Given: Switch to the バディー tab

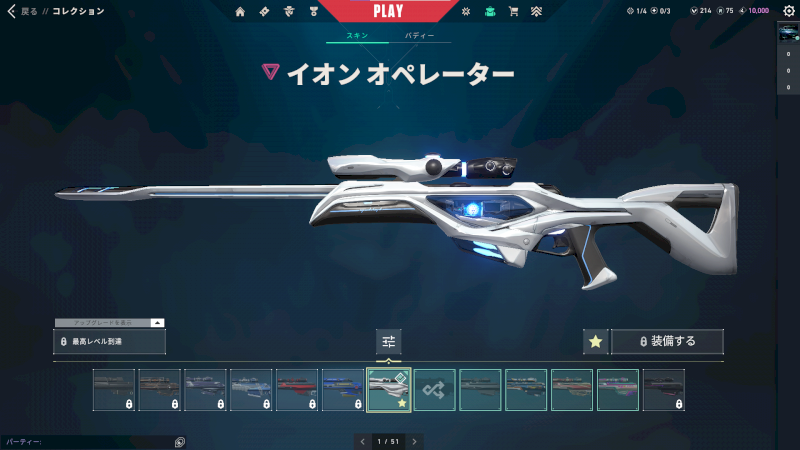Looking at the screenshot, I should click(x=419, y=35).
